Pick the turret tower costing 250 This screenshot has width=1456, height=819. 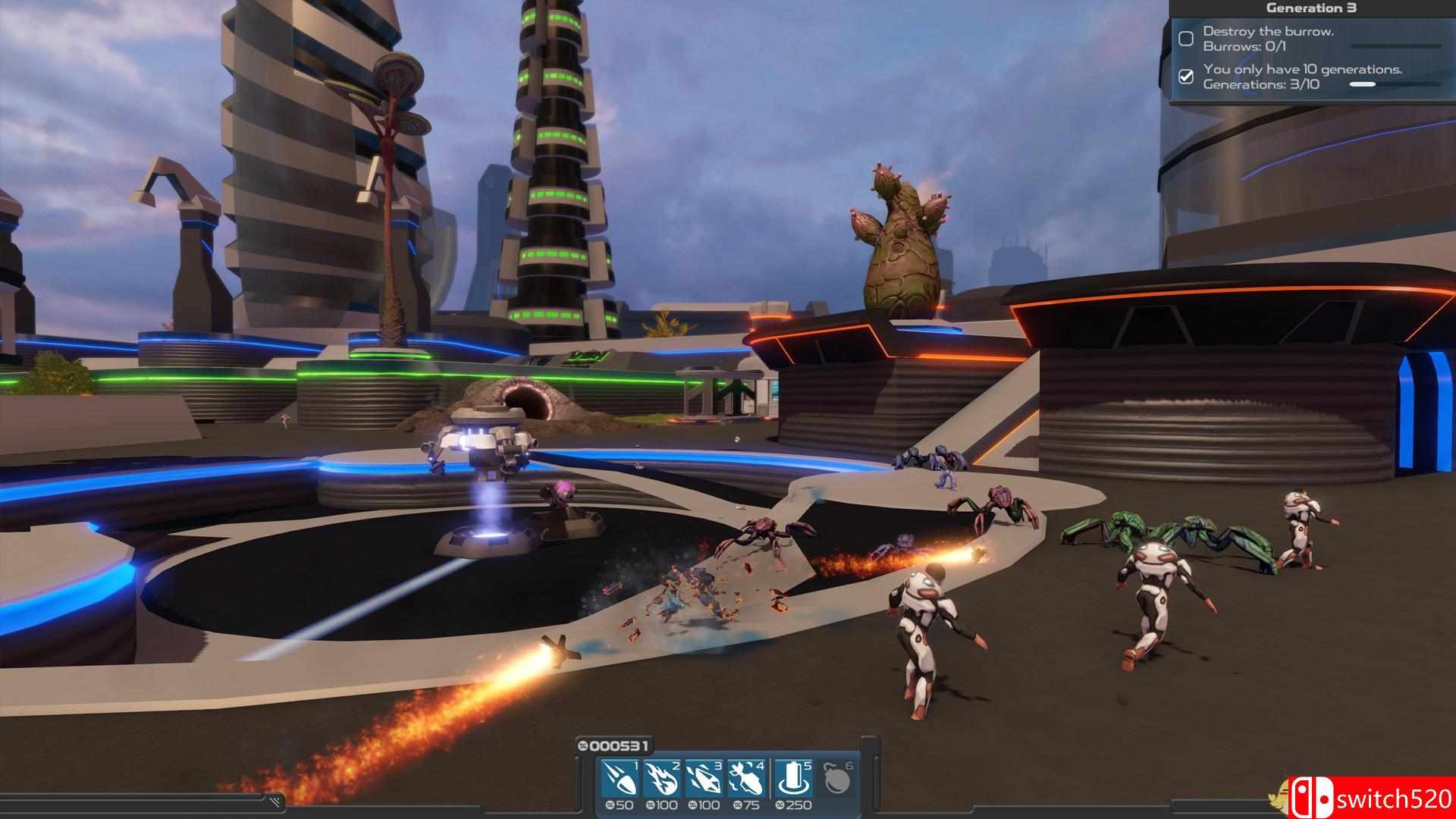pyautogui.click(x=794, y=779)
